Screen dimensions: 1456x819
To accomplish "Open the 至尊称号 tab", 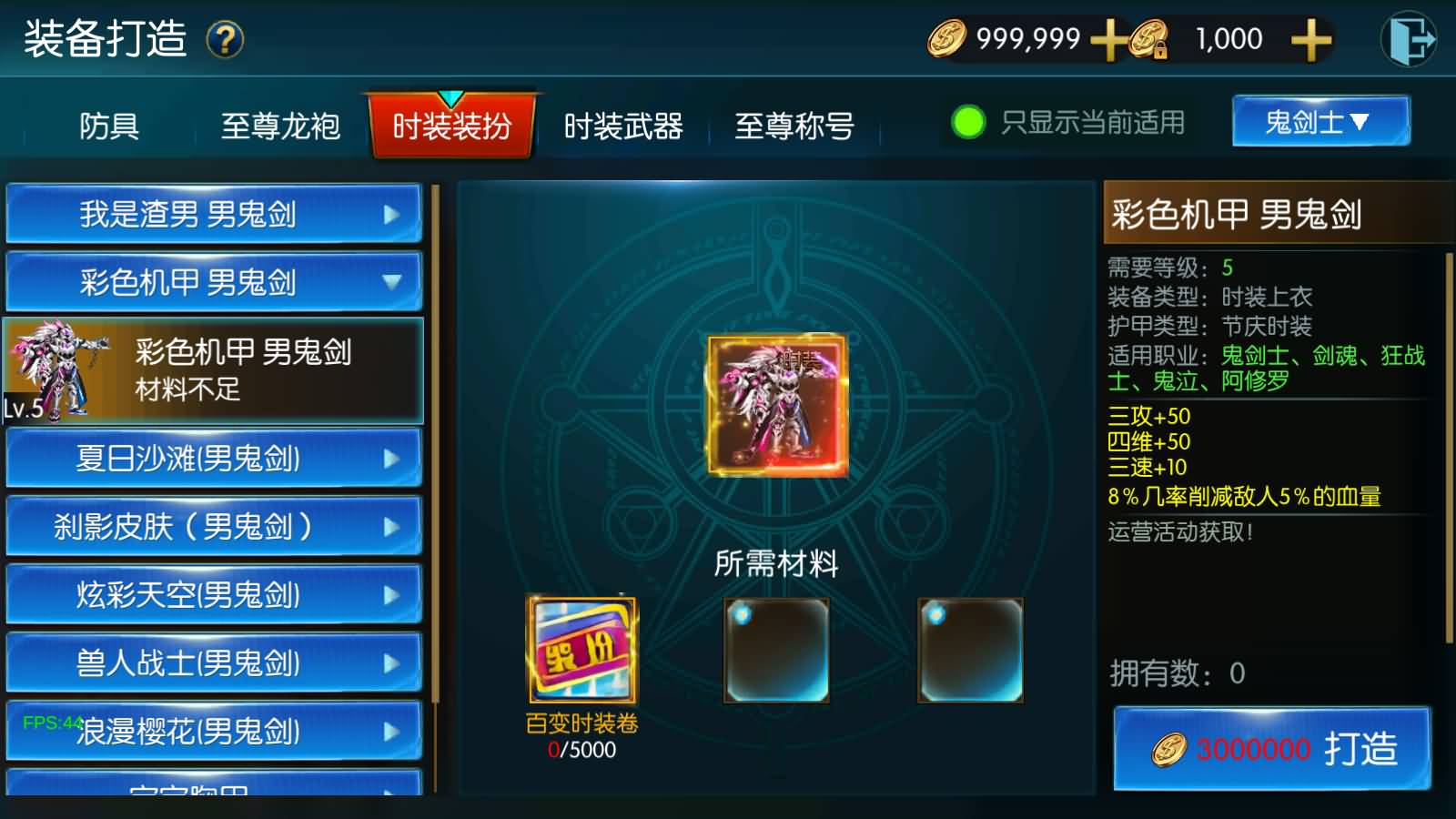I will (795, 127).
